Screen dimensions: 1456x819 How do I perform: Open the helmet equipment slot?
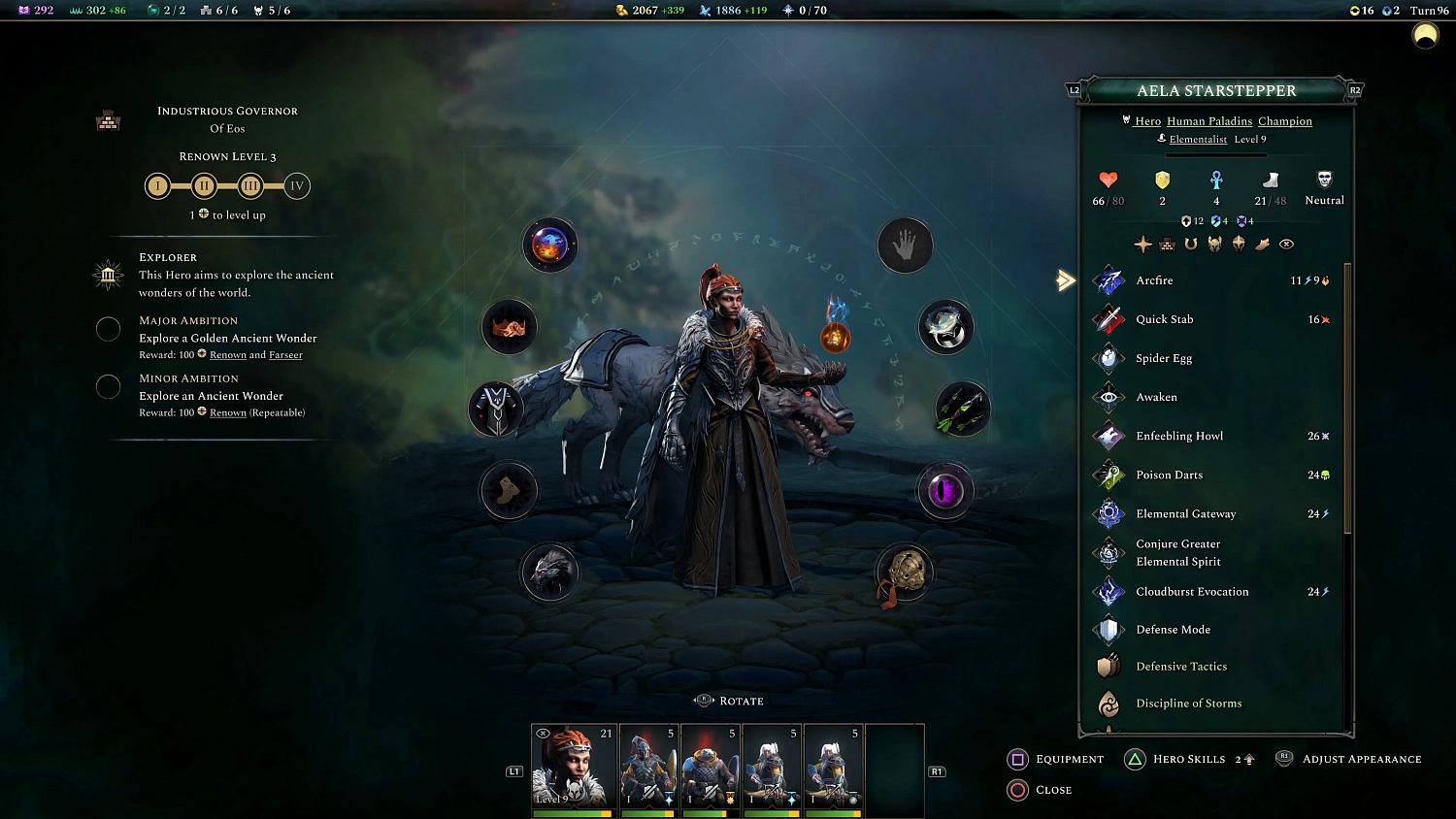coord(509,327)
